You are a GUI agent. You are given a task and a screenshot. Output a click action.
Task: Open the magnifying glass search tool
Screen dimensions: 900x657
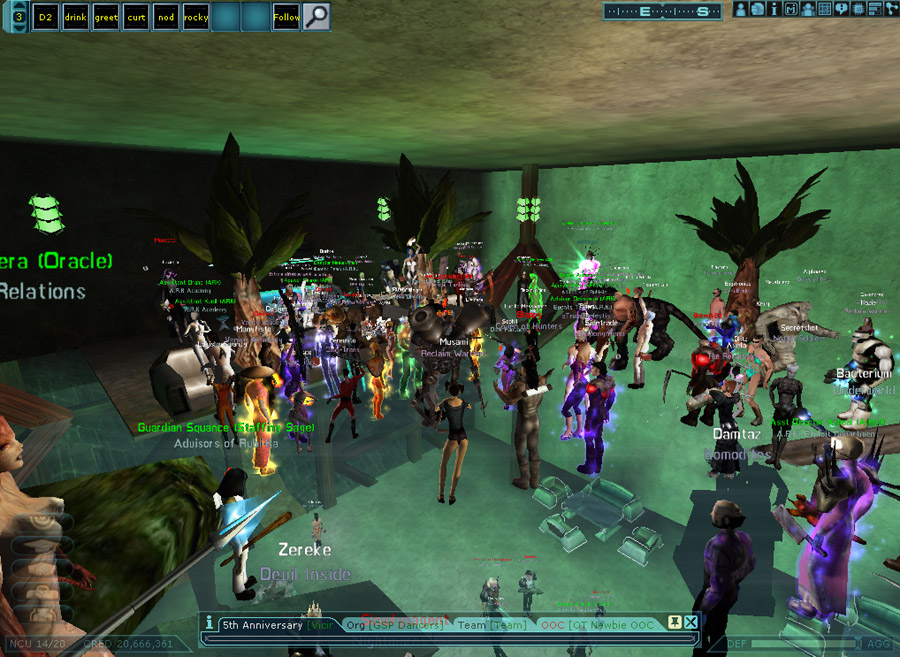316,17
